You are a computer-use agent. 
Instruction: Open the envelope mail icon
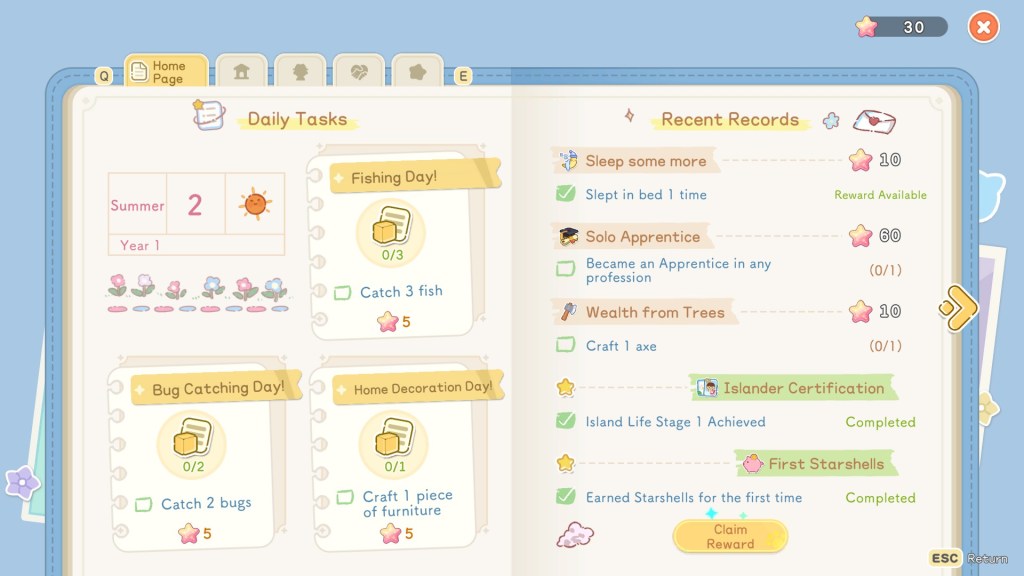click(x=874, y=122)
